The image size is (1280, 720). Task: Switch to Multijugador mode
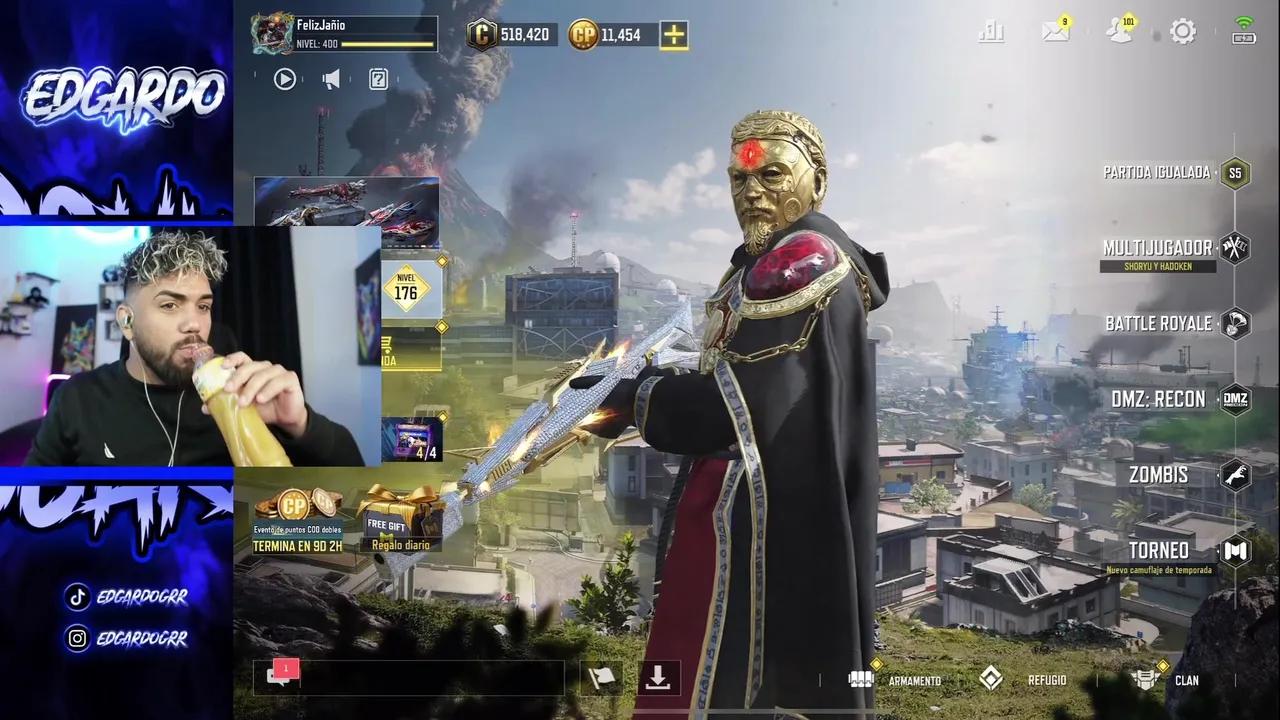point(1236,248)
